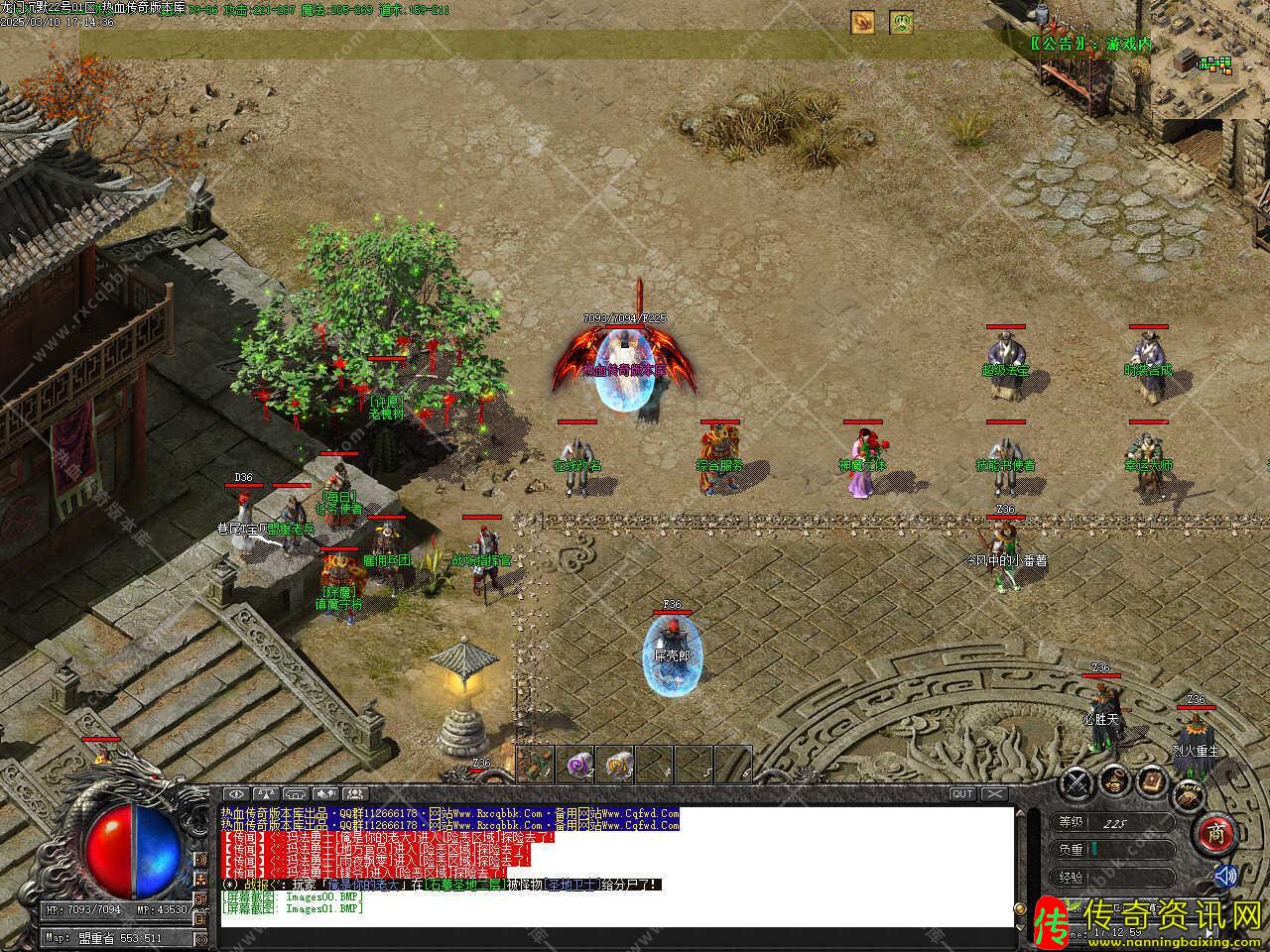1270x952 pixels.
Task: Click the chat scrollbar's up arrow
Action: coord(1020,813)
